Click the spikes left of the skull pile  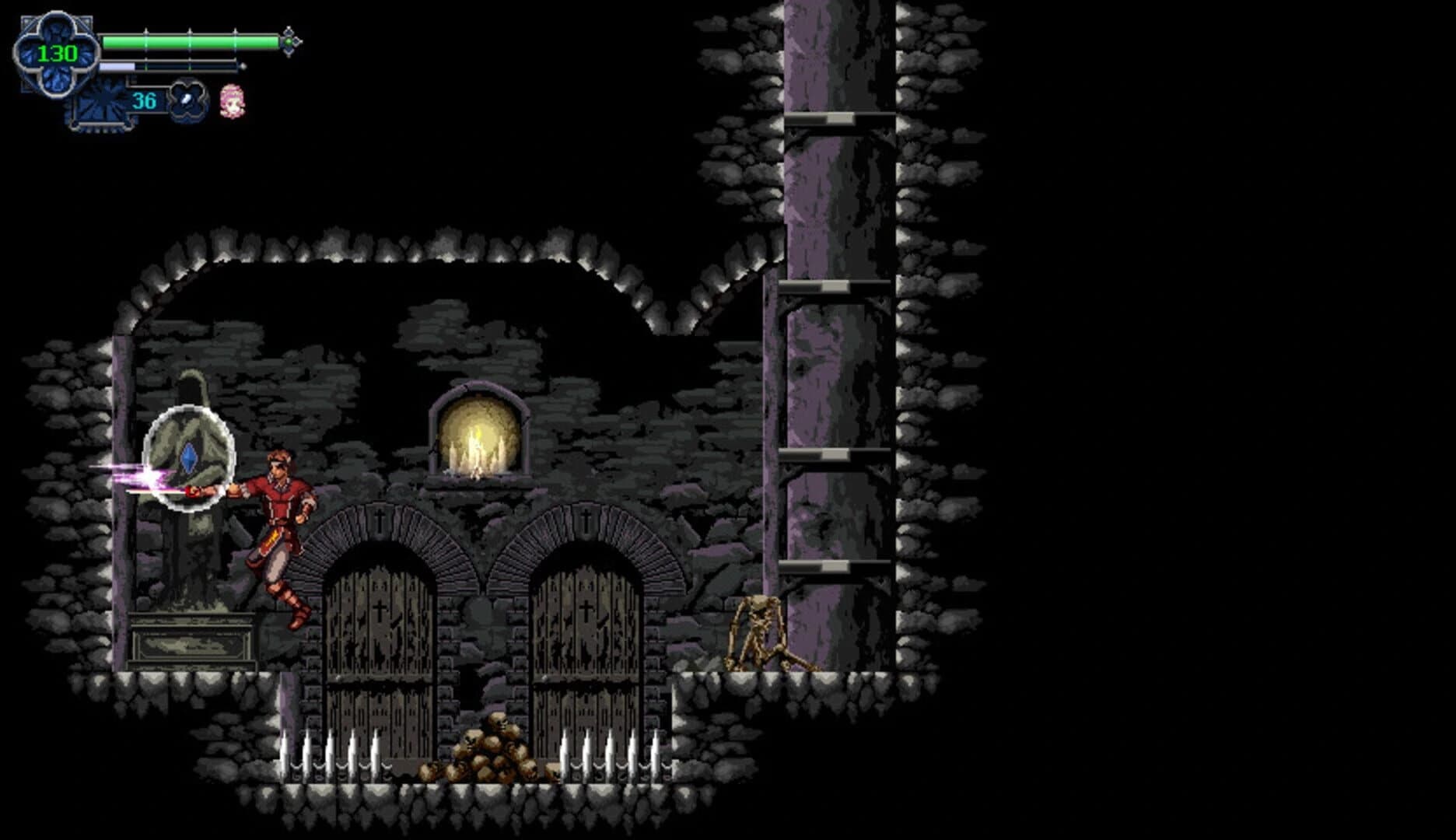tap(331, 754)
